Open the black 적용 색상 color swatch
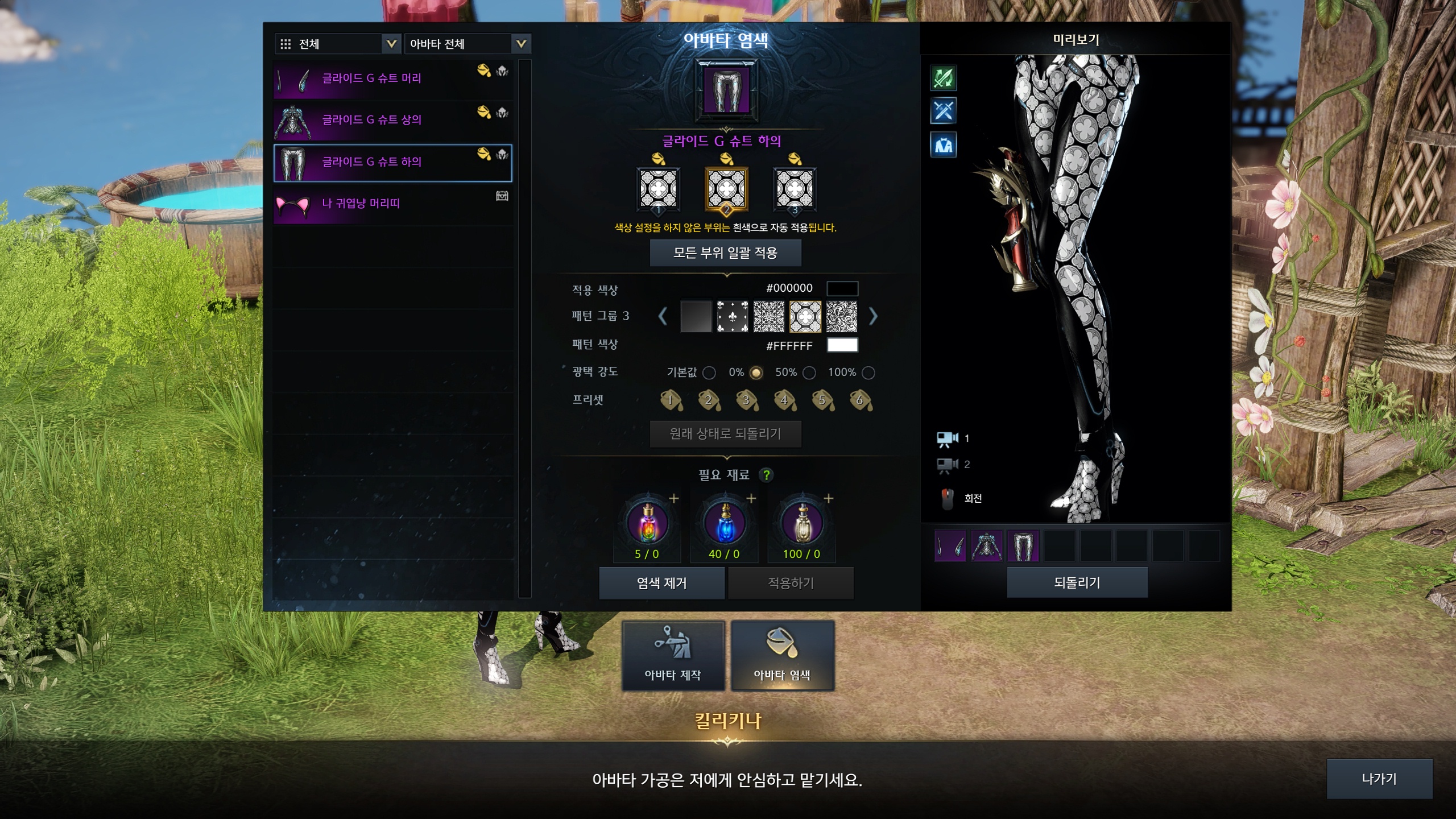 click(x=842, y=288)
